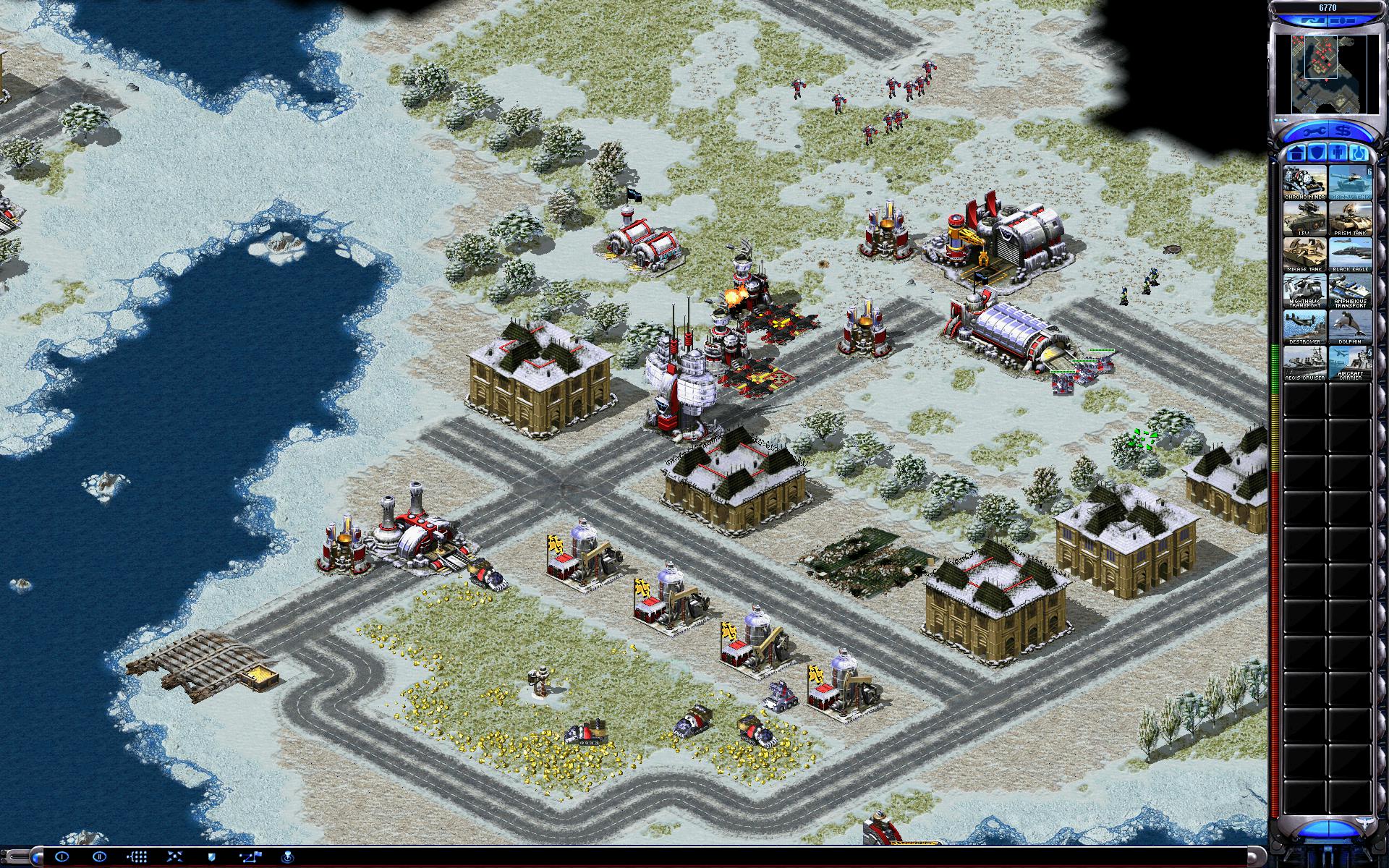The width and height of the screenshot is (1389, 868).
Task: Build a Nighthawk Transport helicopter
Action: point(1304,291)
